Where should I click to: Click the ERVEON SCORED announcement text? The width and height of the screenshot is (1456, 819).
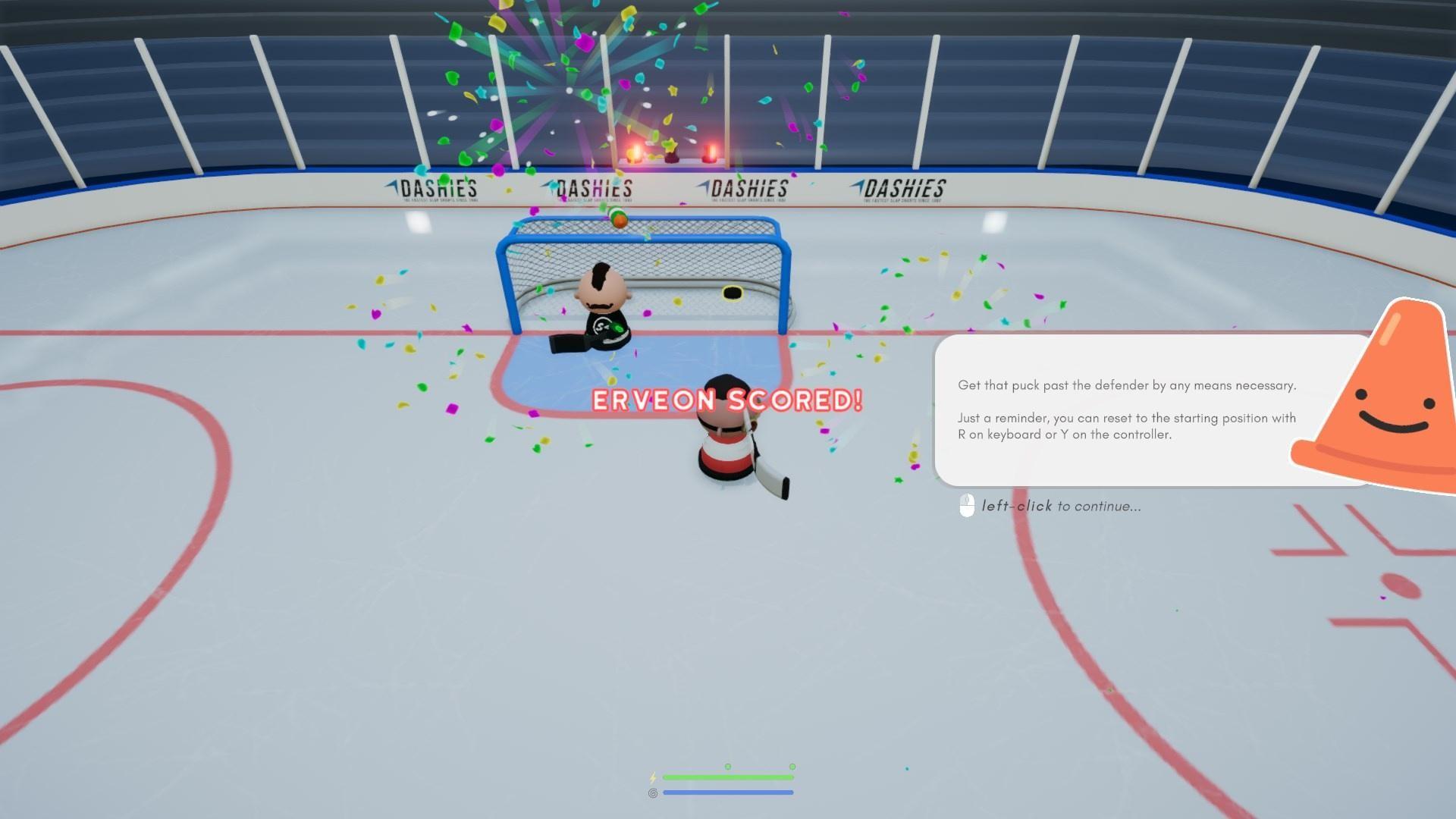point(726,400)
